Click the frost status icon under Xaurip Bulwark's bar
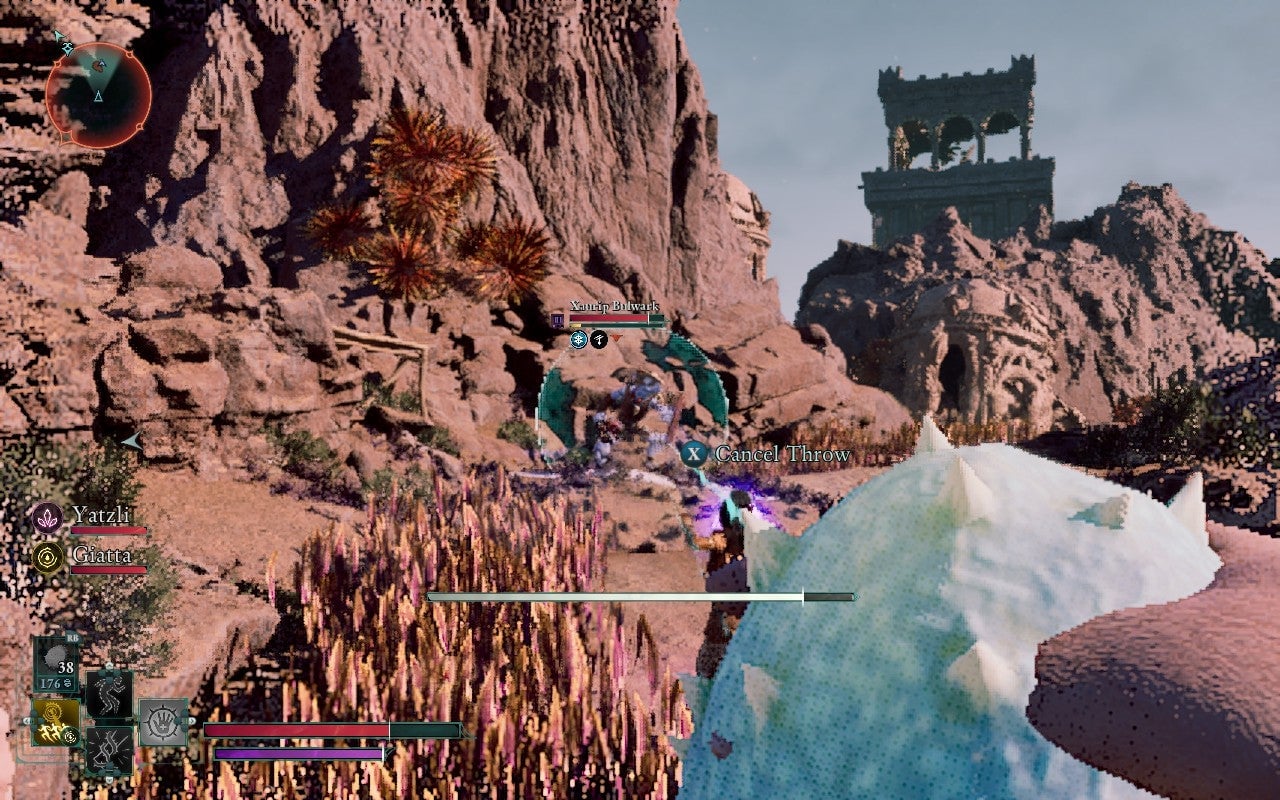1280x800 pixels. [579, 339]
